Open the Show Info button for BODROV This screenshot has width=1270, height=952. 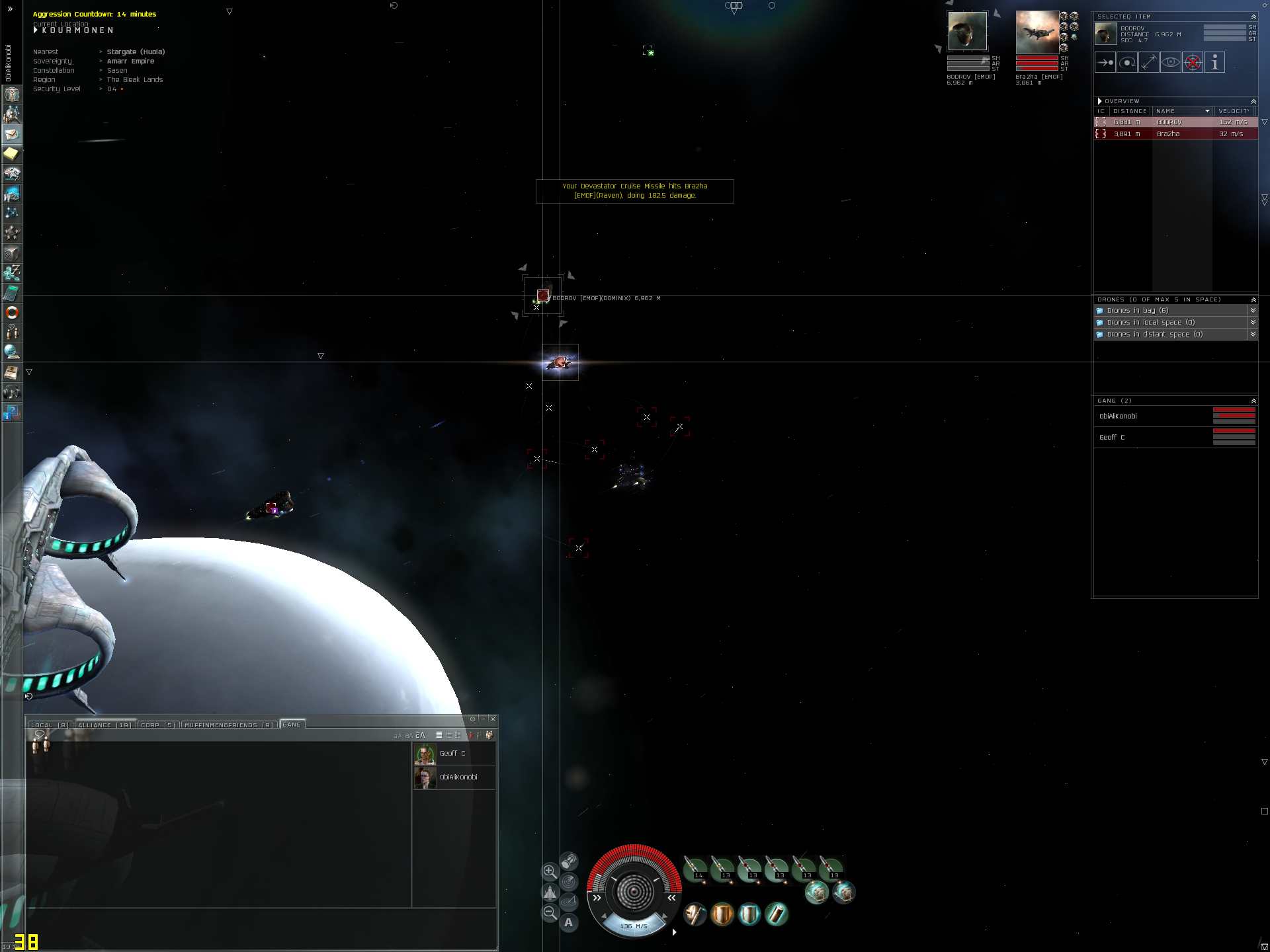click(1214, 63)
